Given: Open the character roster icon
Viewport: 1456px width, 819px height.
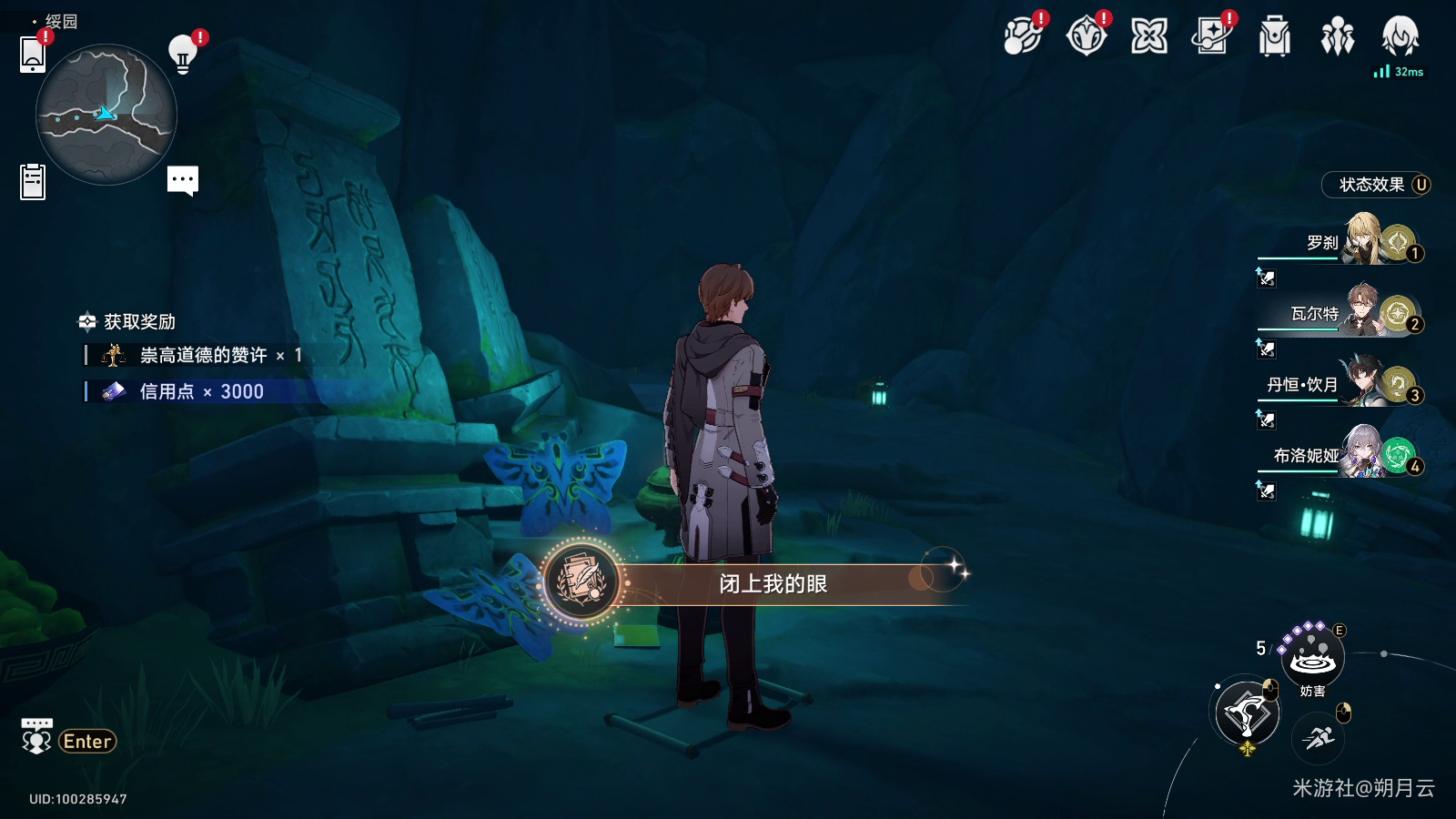Looking at the screenshot, I should (1337, 37).
